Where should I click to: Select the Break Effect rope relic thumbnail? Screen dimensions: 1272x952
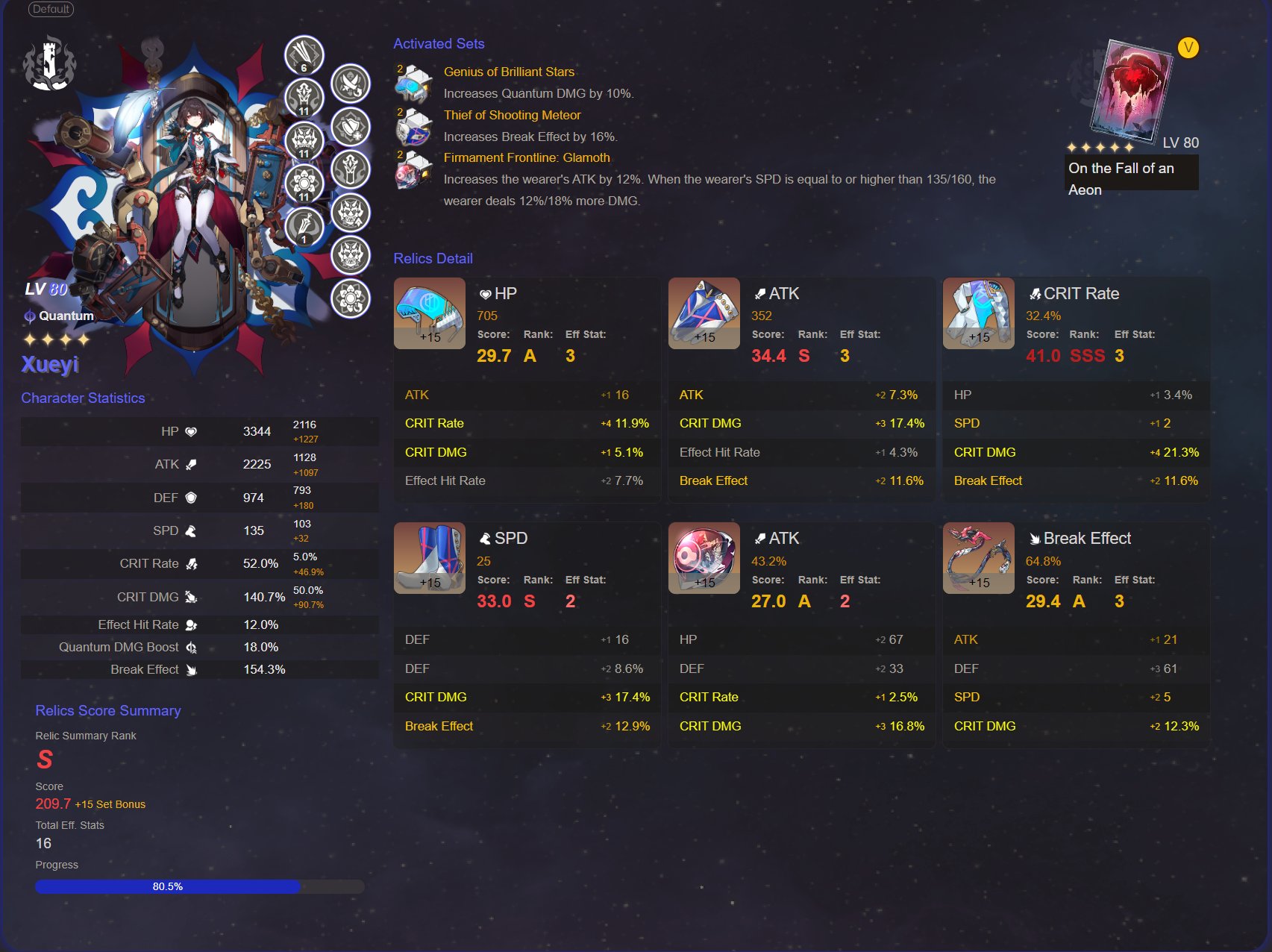(978, 557)
